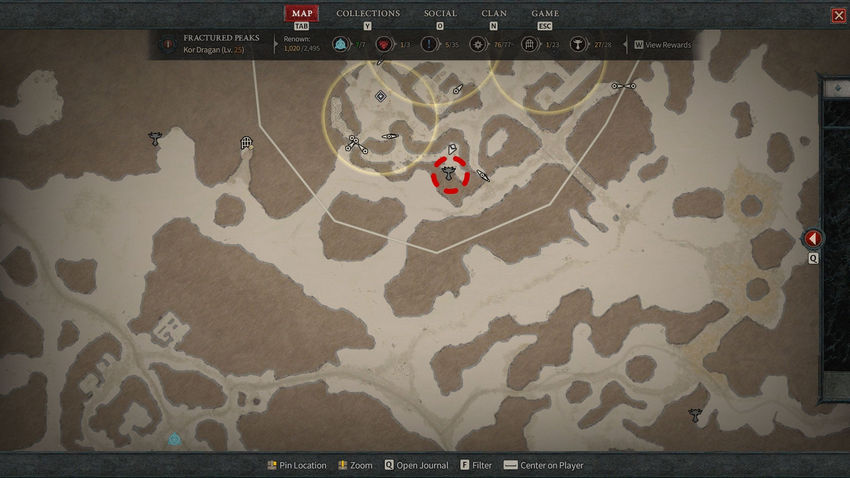The height and width of the screenshot is (478, 850).
Task: Select the Clan tab
Action: coord(494,14)
